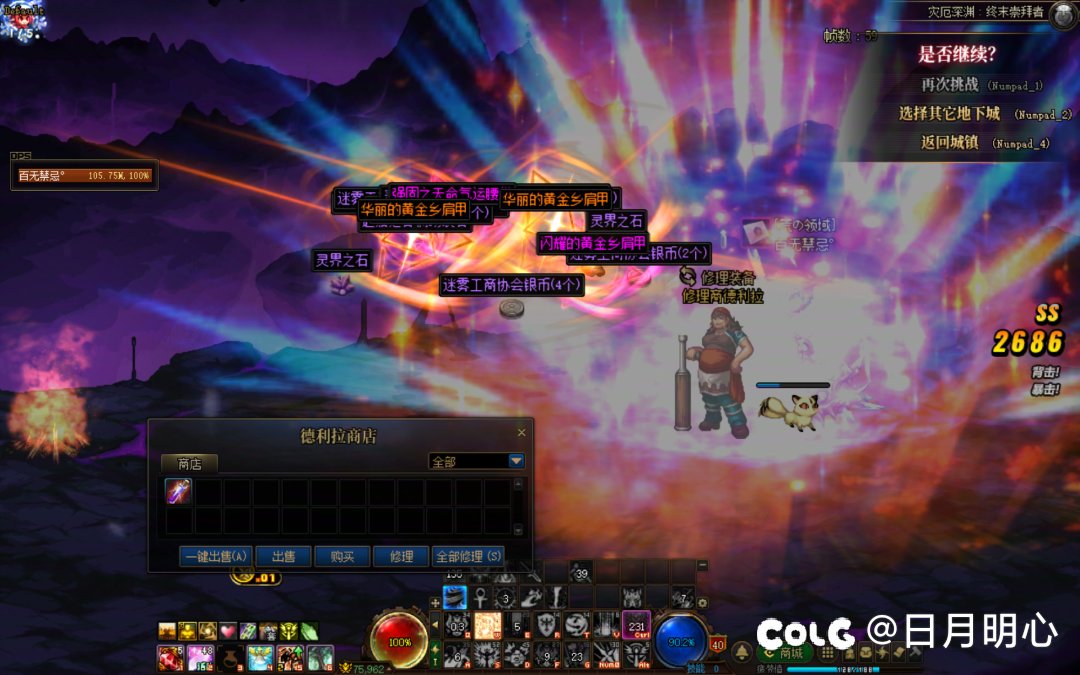Choose 再次挑战 to retry the dungeon
The width and height of the screenshot is (1080, 675).
point(954,86)
